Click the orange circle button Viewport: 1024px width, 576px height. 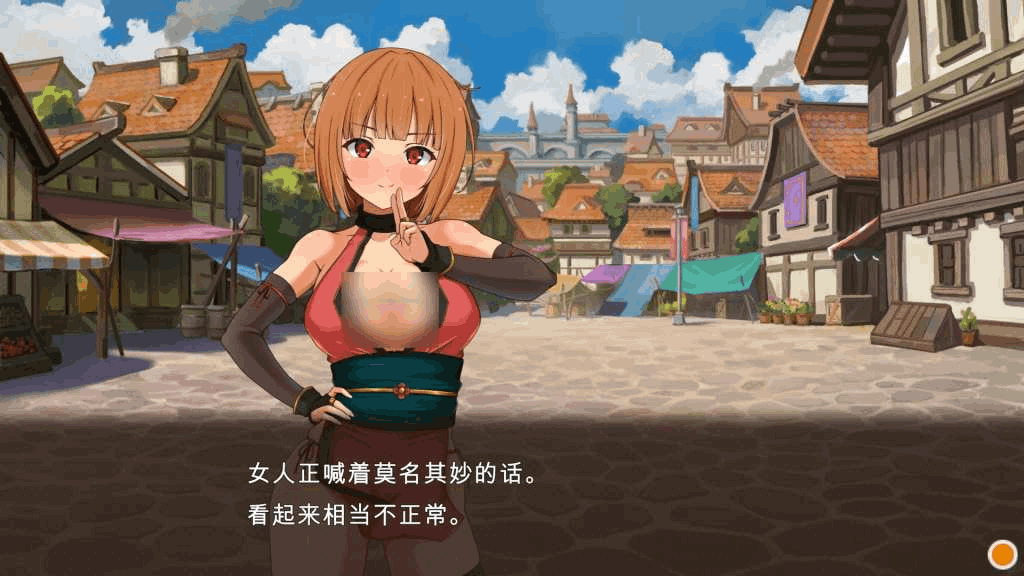coord(1001,553)
